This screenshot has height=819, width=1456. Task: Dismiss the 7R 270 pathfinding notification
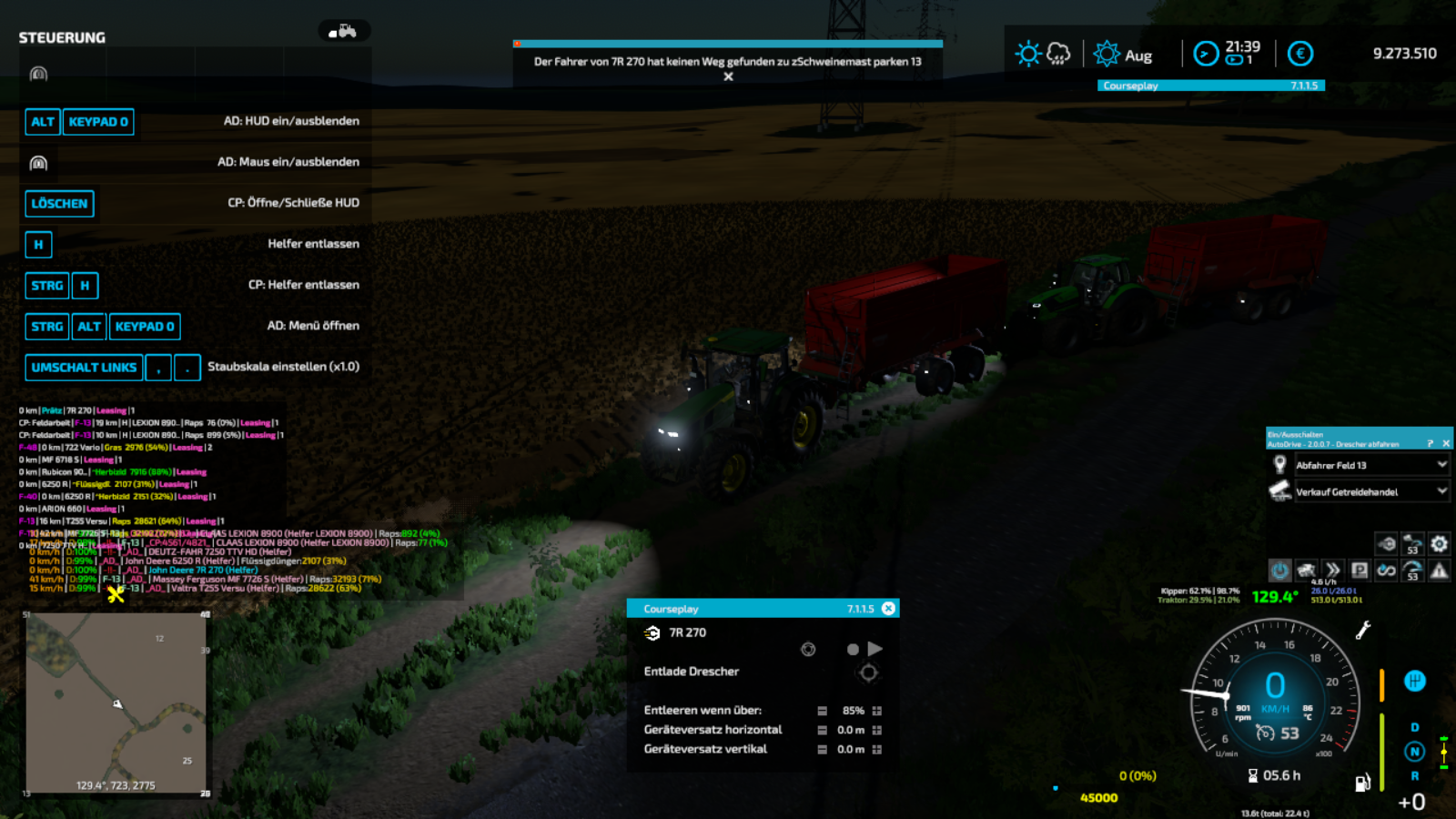[728, 77]
